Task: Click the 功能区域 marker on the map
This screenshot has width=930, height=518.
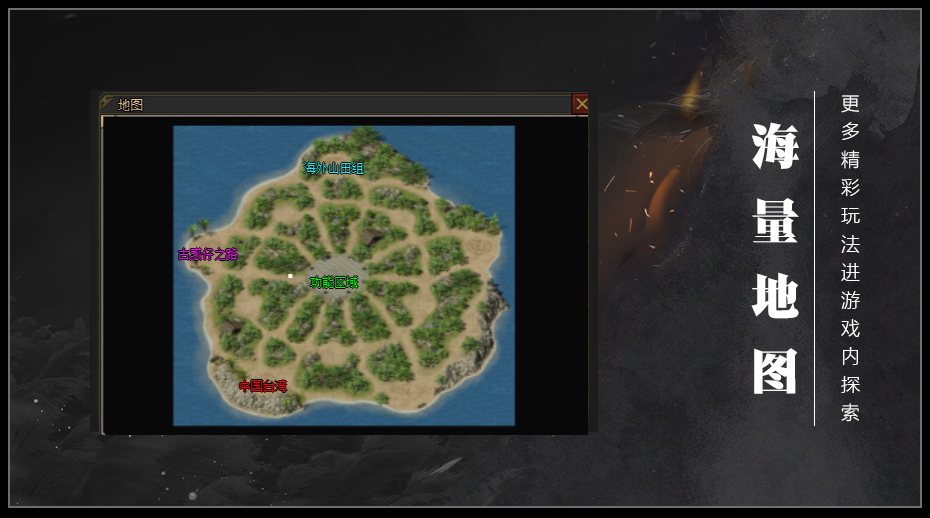Action: (x=334, y=282)
